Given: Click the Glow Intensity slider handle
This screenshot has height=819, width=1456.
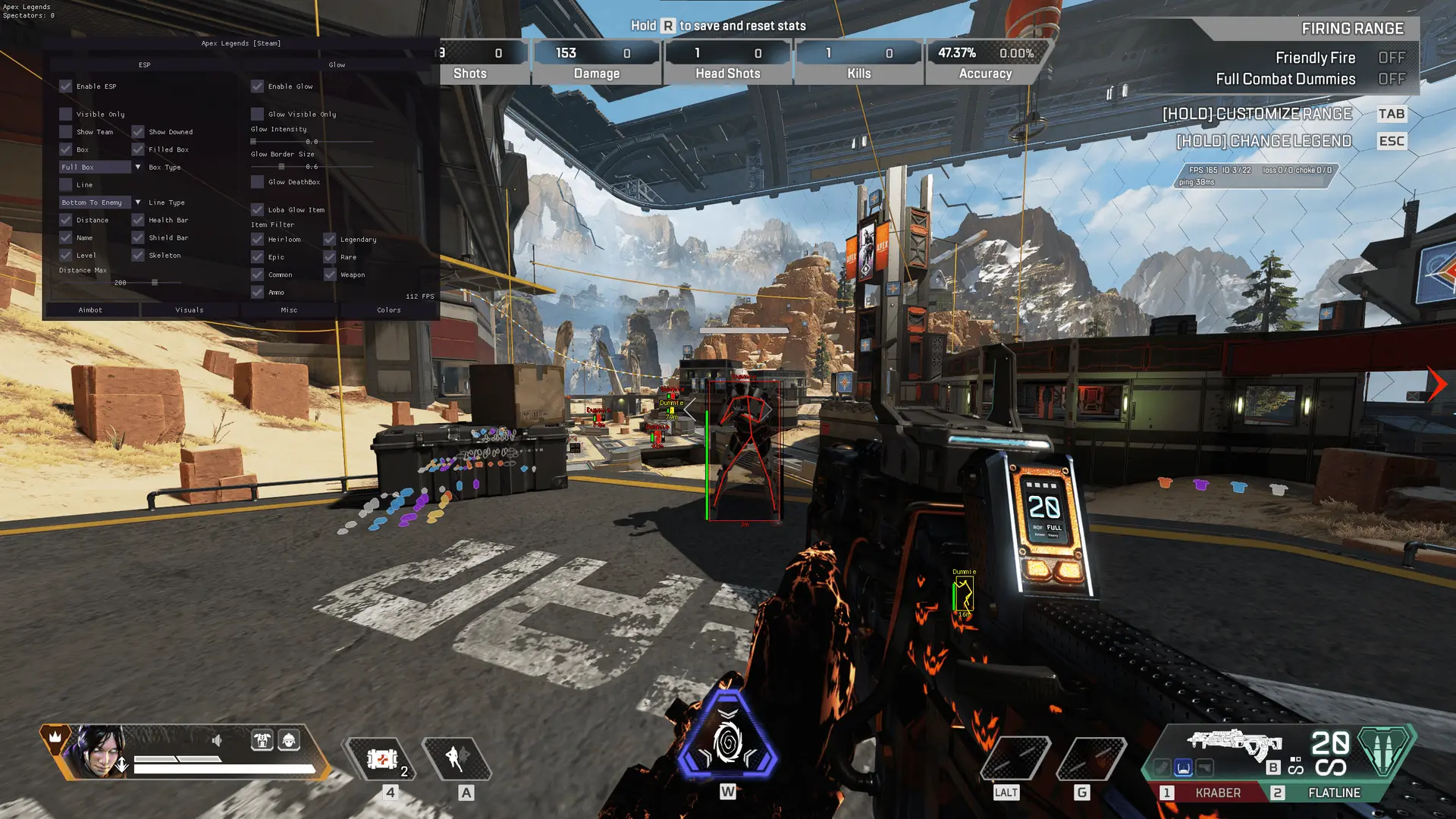Looking at the screenshot, I should click(253, 141).
